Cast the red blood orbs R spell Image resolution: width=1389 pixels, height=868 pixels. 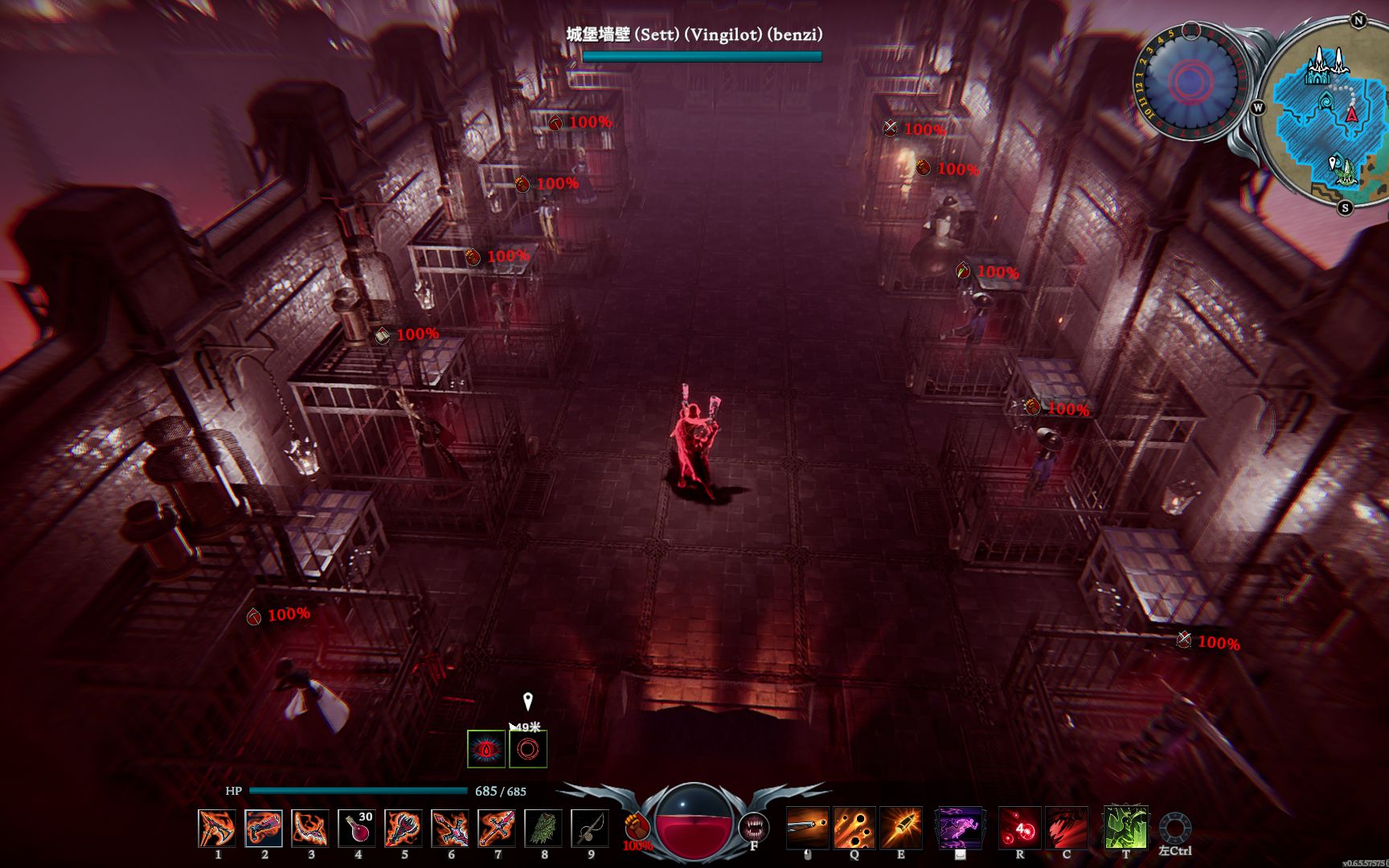click(x=1020, y=828)
